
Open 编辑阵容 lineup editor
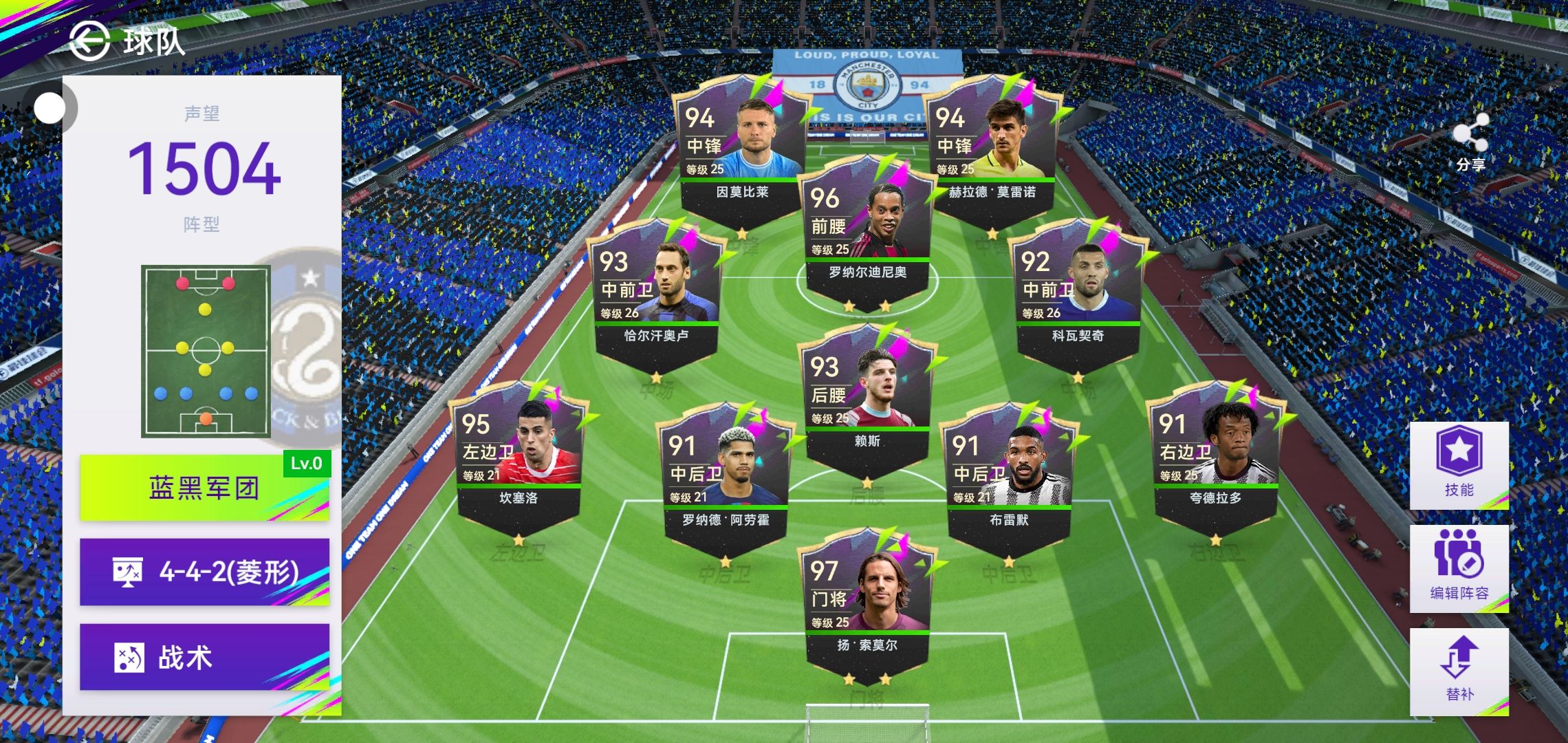pos(1459,568)
